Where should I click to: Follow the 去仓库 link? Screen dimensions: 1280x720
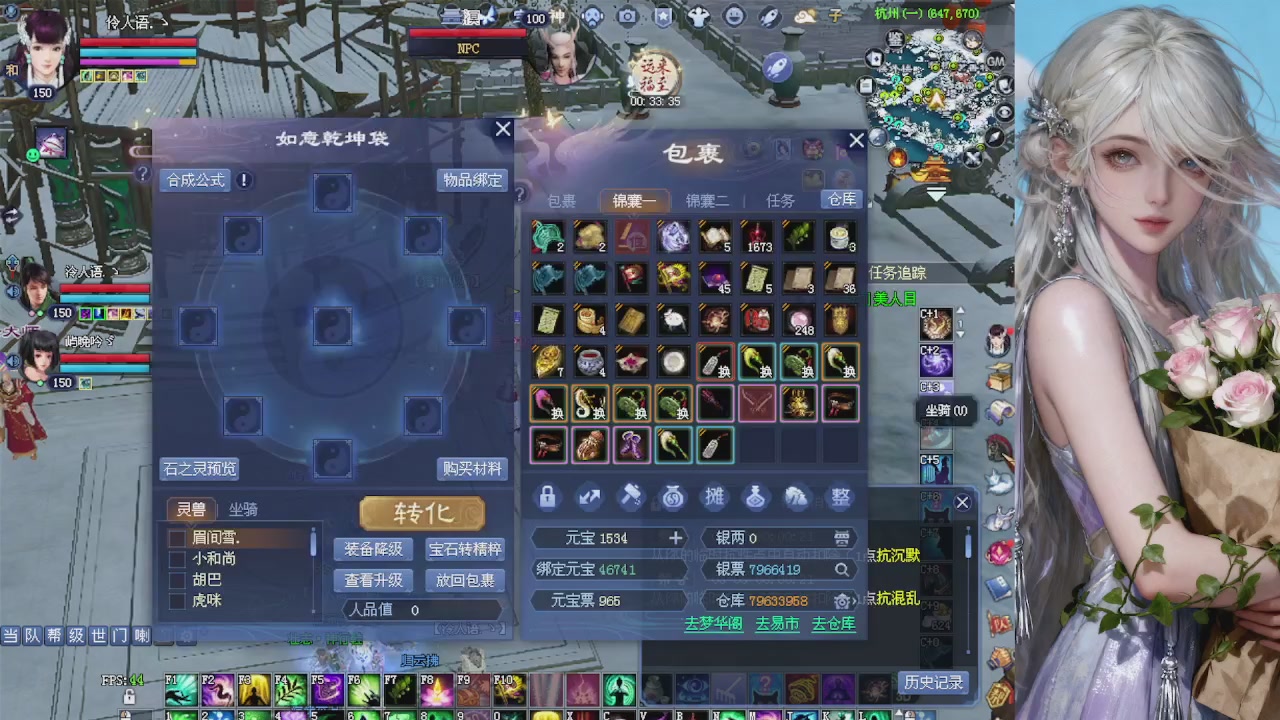coord(833,623)
